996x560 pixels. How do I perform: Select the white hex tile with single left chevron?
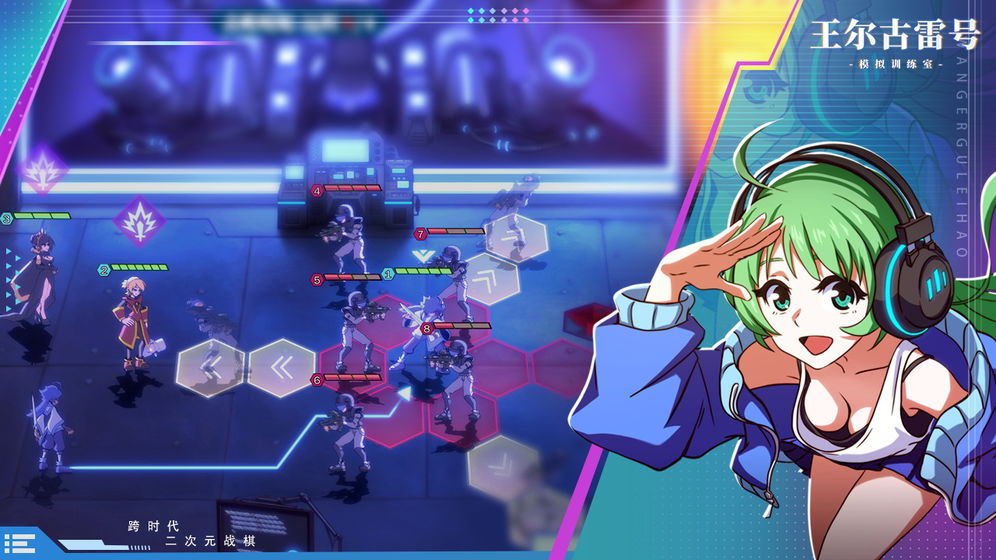(x=211, y=368)
